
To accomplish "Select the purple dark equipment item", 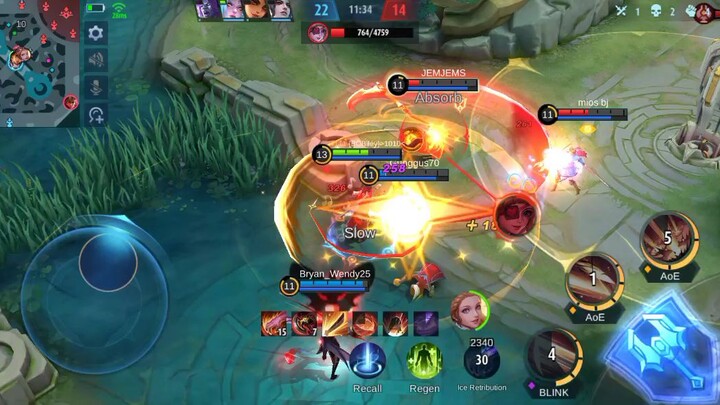I will pyautogui.click(x=425, y=323).
